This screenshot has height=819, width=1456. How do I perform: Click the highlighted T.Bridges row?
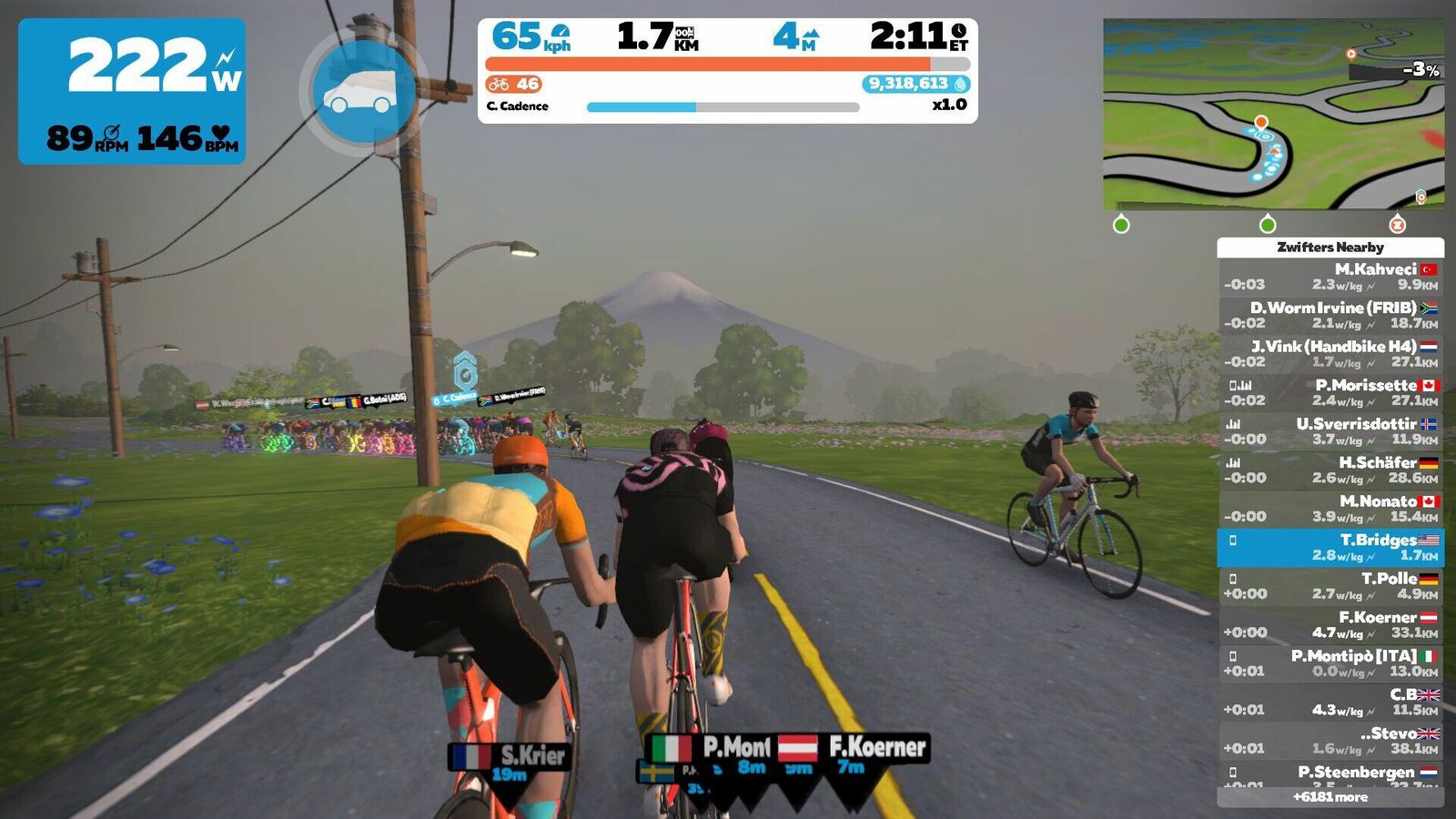pyautogui.click(x=1330, y=547)
